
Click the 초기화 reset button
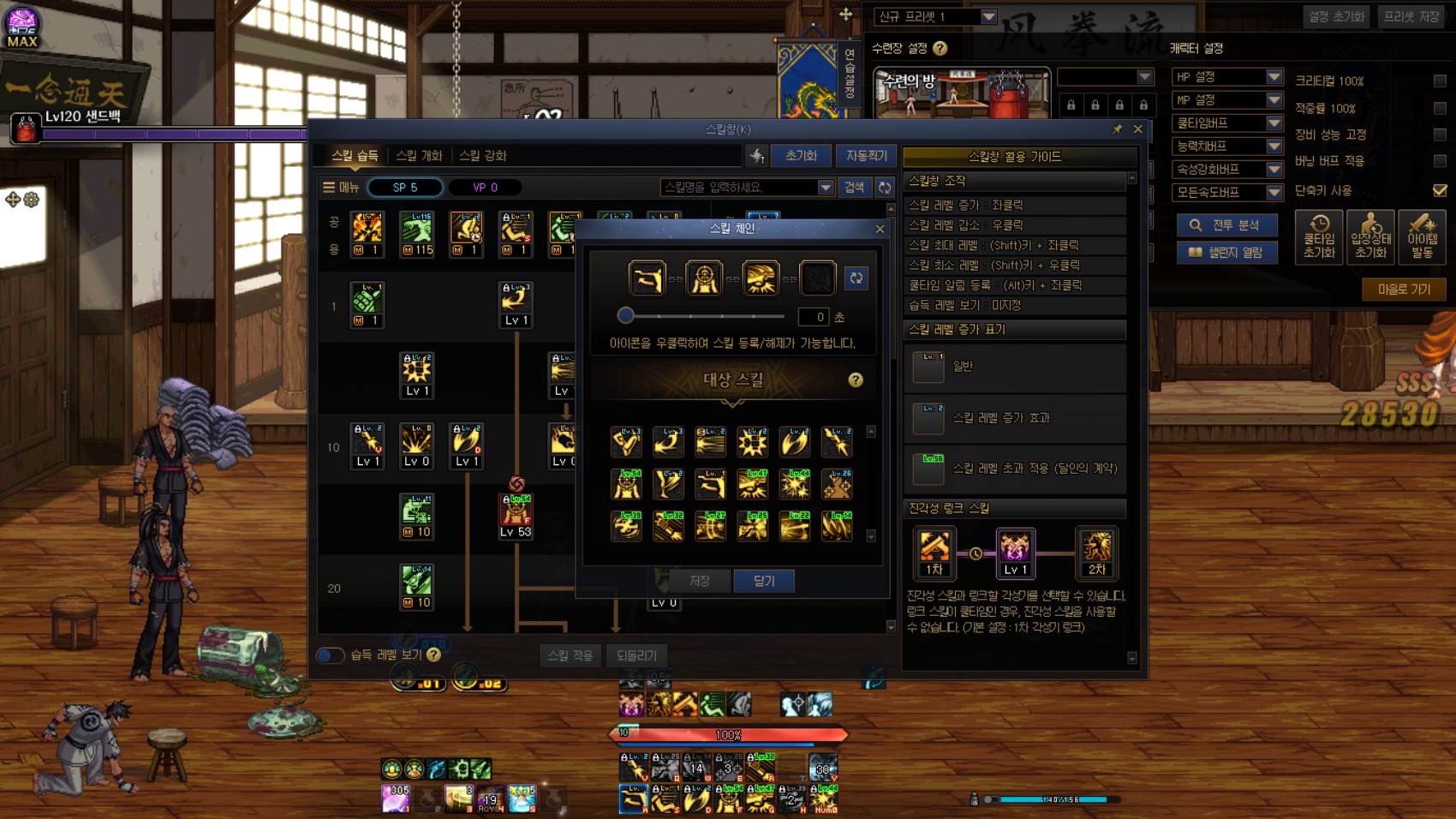[x=801, y=155]
